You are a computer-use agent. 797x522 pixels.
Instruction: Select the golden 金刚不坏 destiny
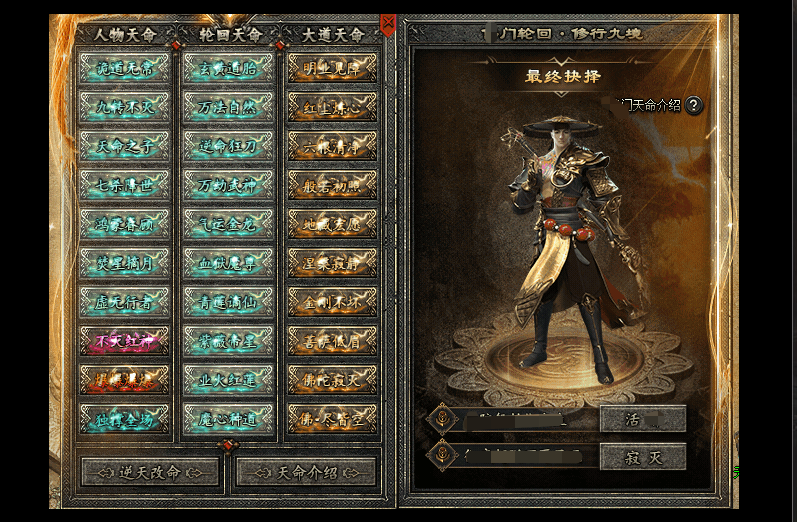[x=333, y=301]
